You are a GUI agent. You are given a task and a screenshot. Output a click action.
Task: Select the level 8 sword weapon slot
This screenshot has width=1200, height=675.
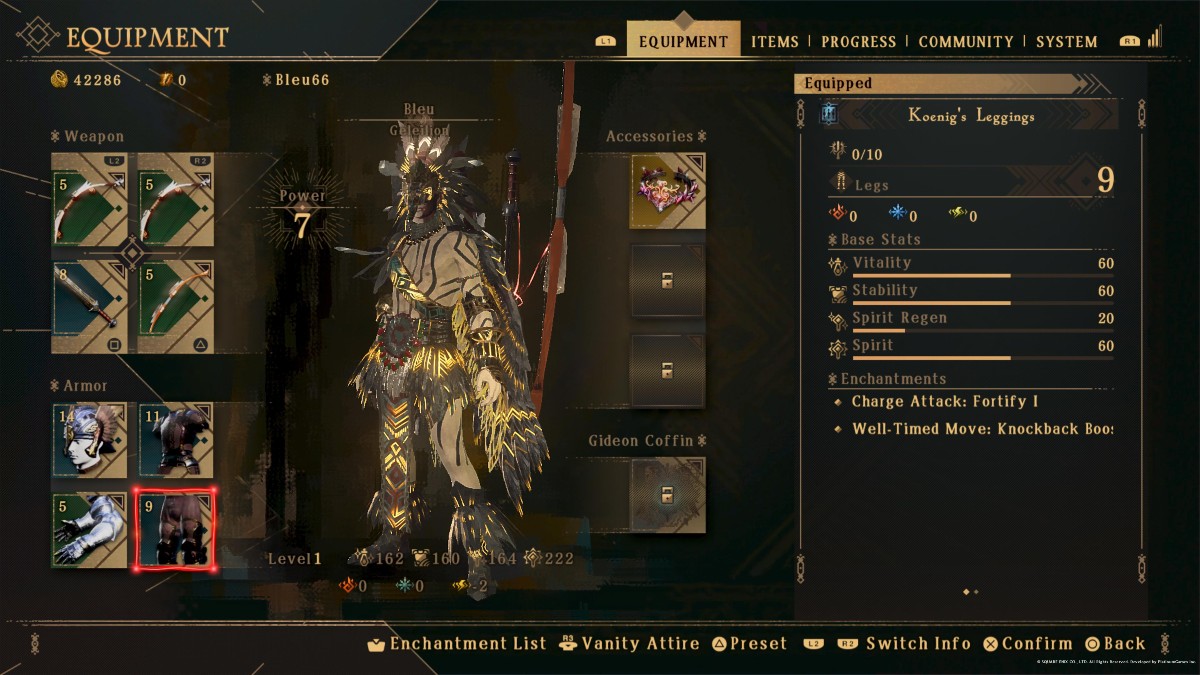click(90, 306)
